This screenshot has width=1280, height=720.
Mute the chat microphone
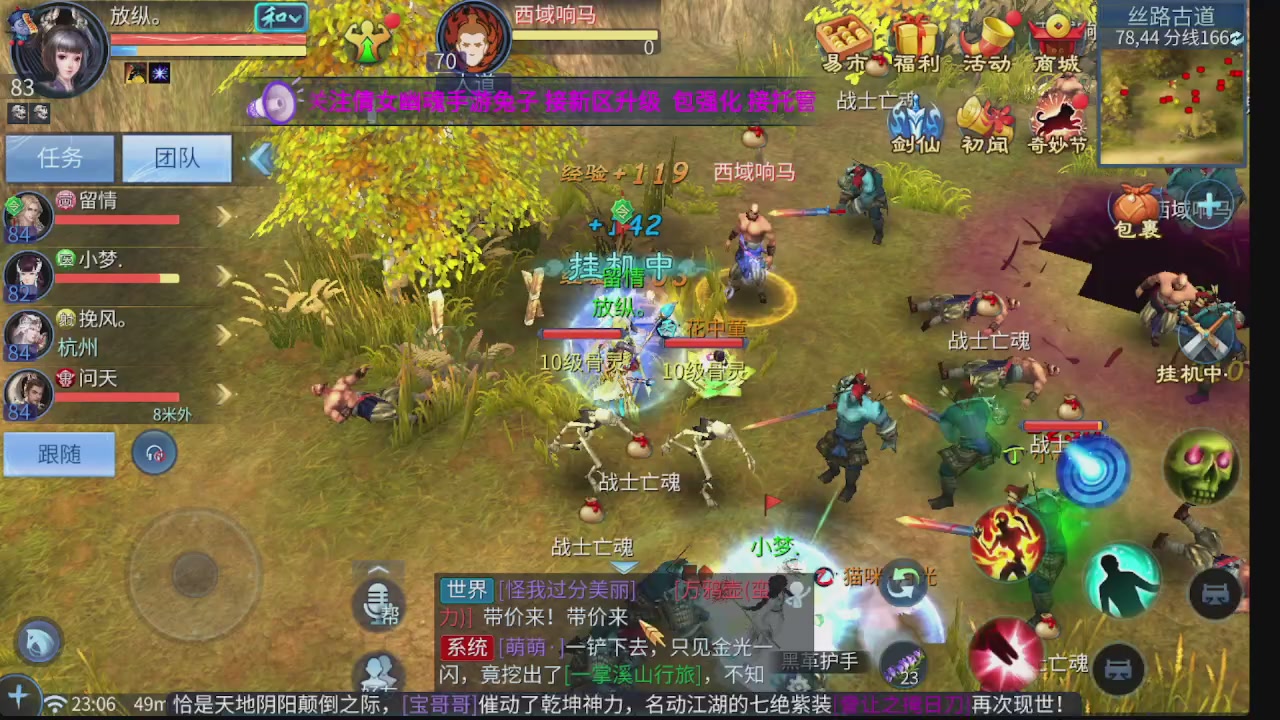380,602
